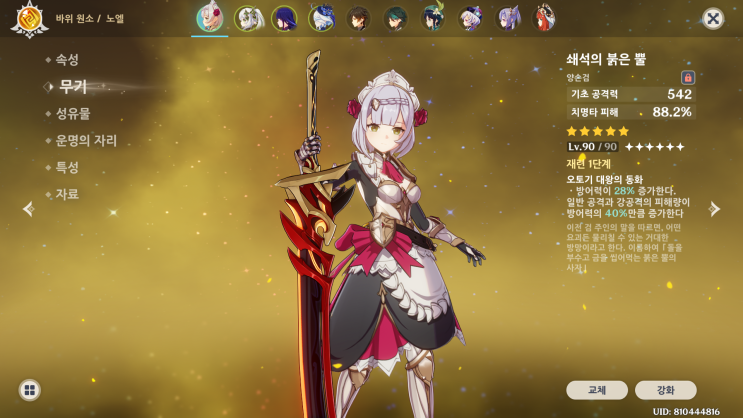Select the purple-haired Raiden Shogun portrait
This screenshot has width=743, height=418.
click(x=285, y=18)
